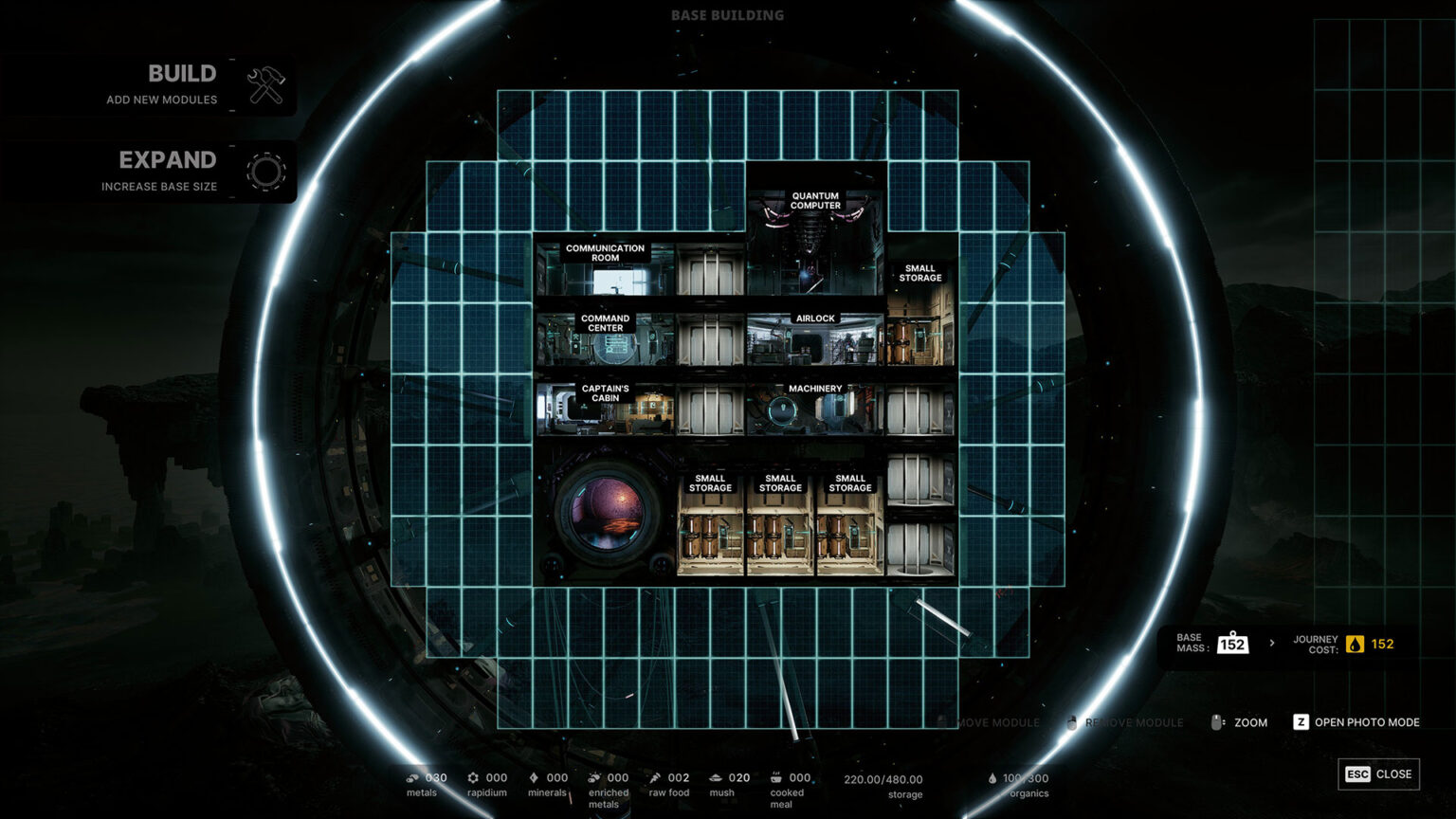Image resolution: width=1456 pixels, height=819 pixels.
Task: Select the yellow journey cost fuel icon
Action: [x=1356, y=643]
